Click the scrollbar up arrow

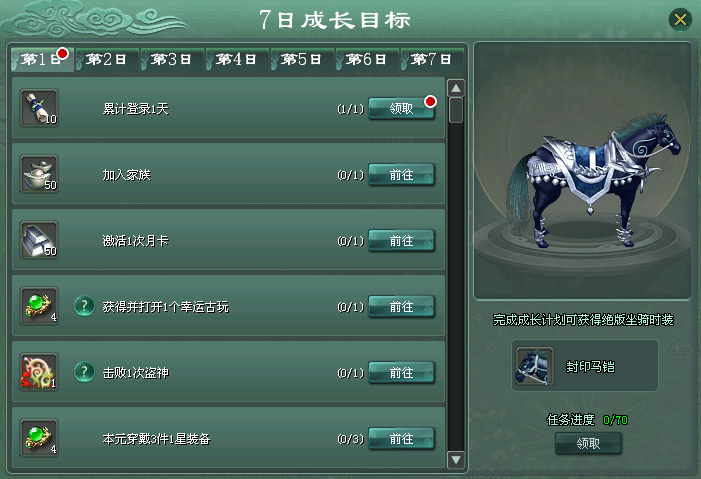pyautogui.click(x=456, y=88)
